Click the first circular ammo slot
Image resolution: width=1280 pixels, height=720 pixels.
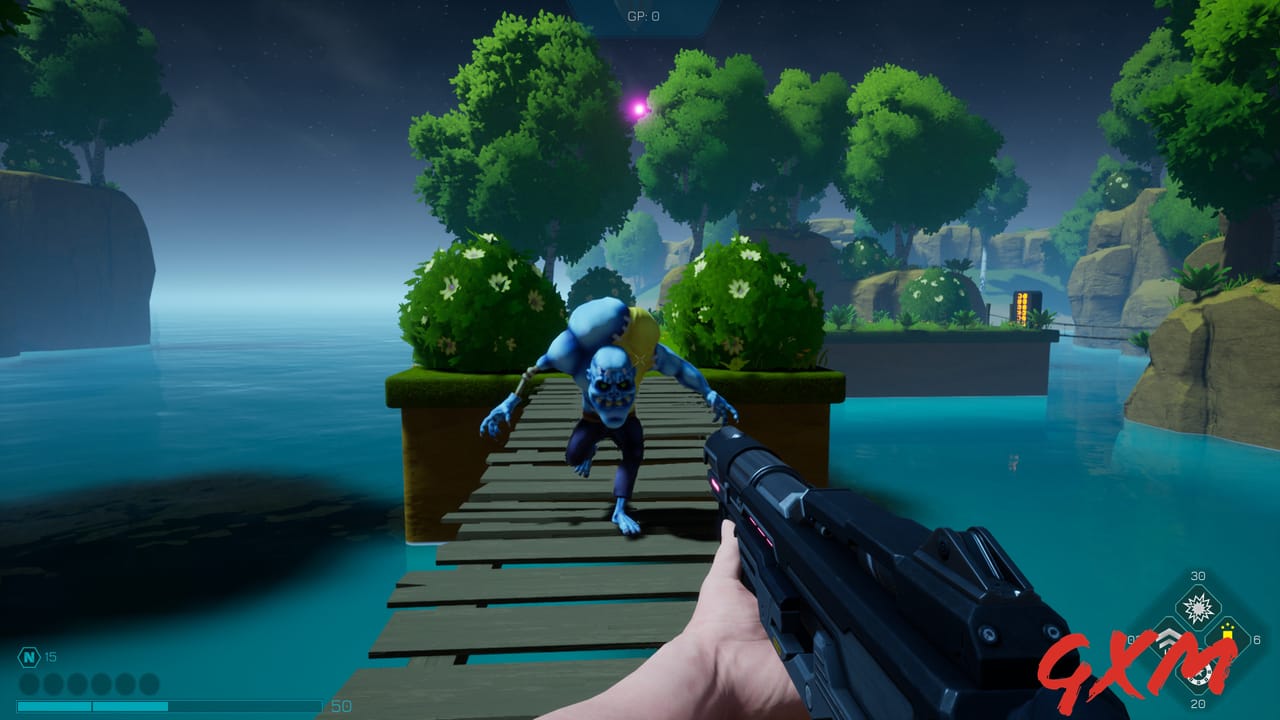(x=28, y=683)
